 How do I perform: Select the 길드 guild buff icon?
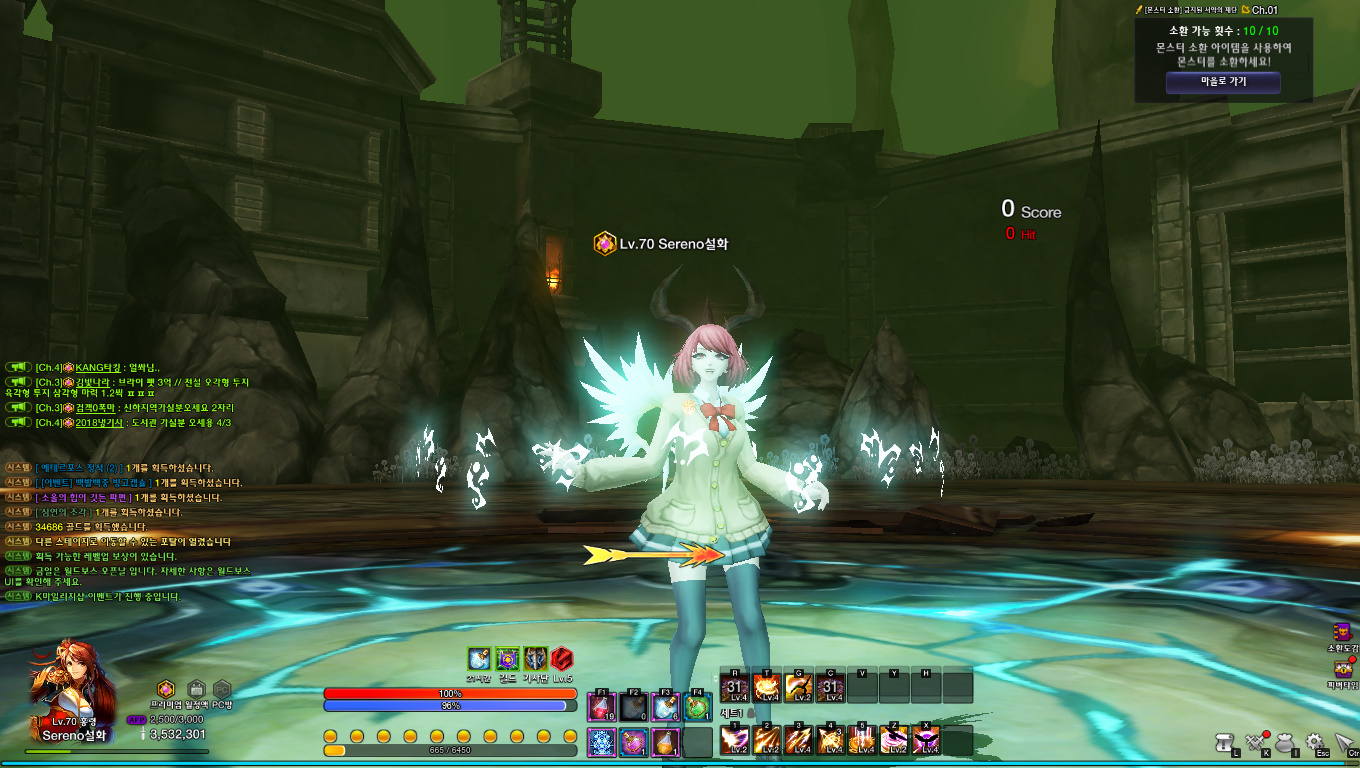tap(507, 659)
